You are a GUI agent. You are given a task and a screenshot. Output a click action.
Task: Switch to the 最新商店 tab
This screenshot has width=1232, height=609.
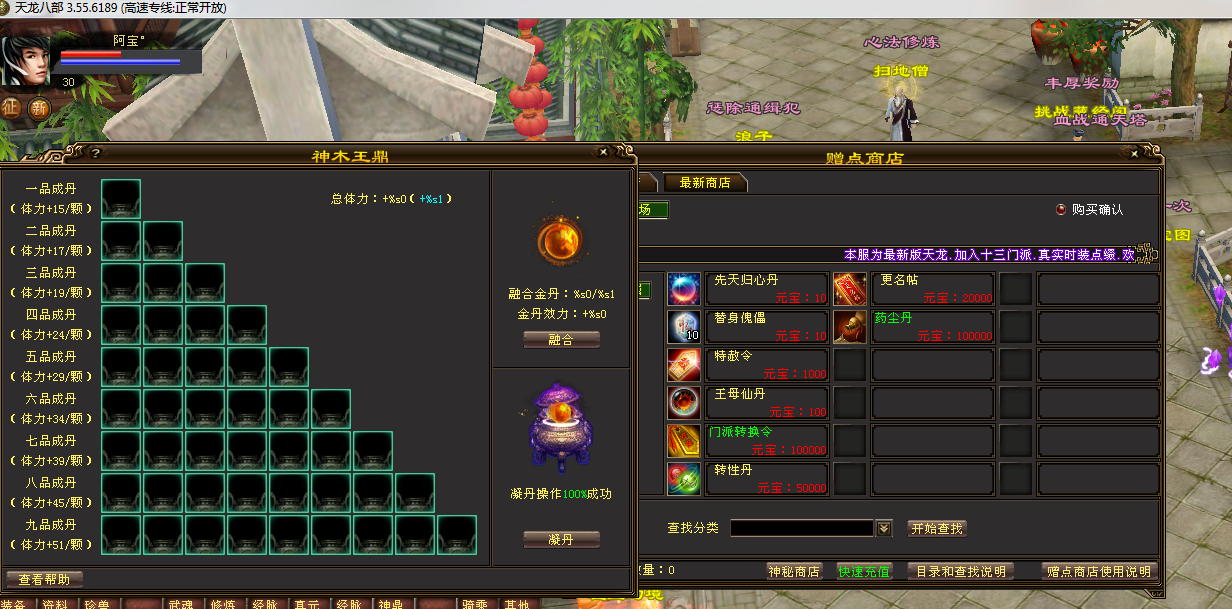click(x=705, y=183)
